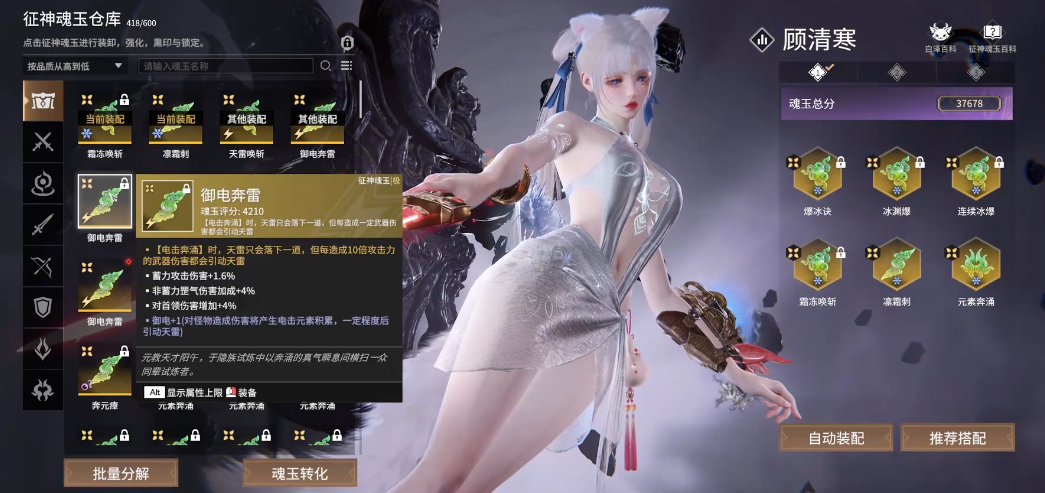Viewport: 1045px width, 493px height.
Task: Click the magnifier search icon
Action: point(325,66)
